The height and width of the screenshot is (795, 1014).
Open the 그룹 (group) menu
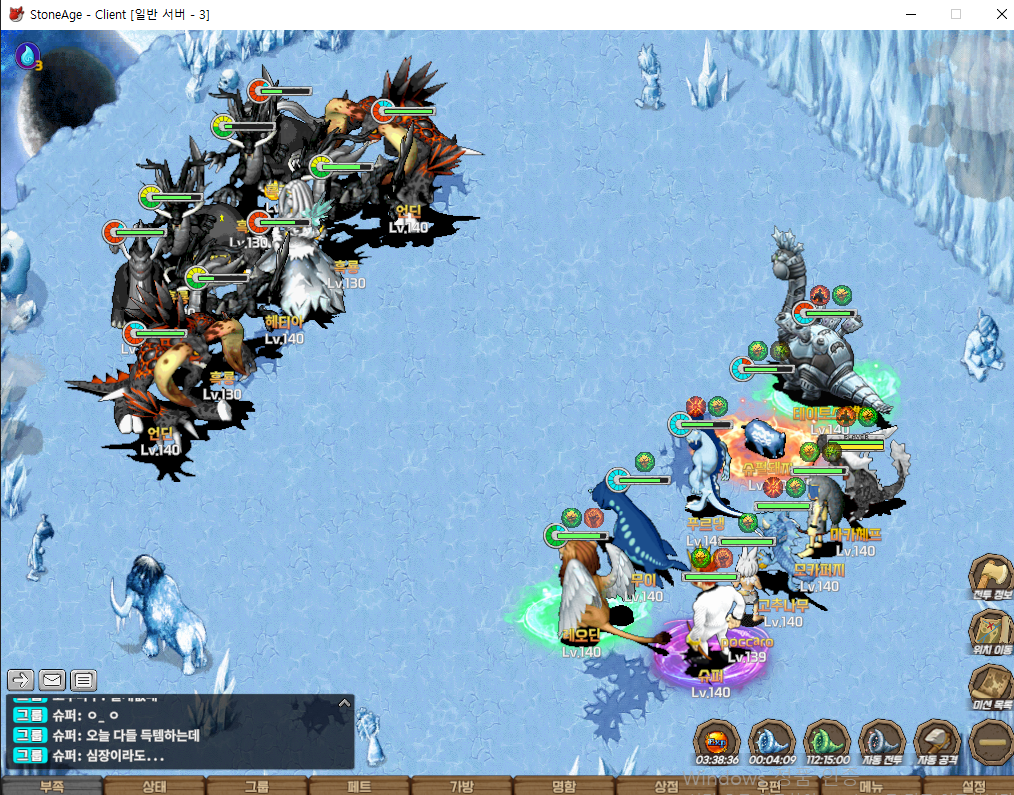click(257, 786)
